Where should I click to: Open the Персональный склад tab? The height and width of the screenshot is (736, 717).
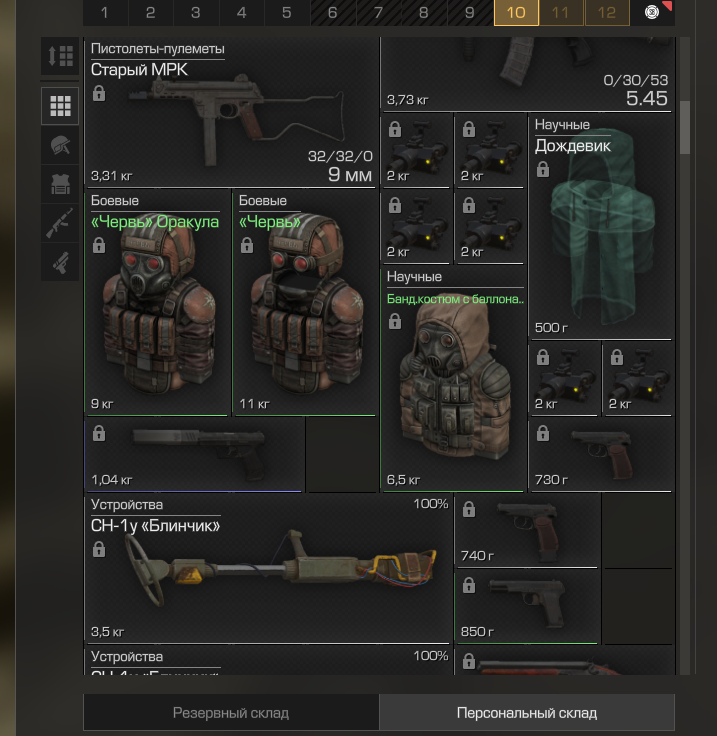[527, 713]
